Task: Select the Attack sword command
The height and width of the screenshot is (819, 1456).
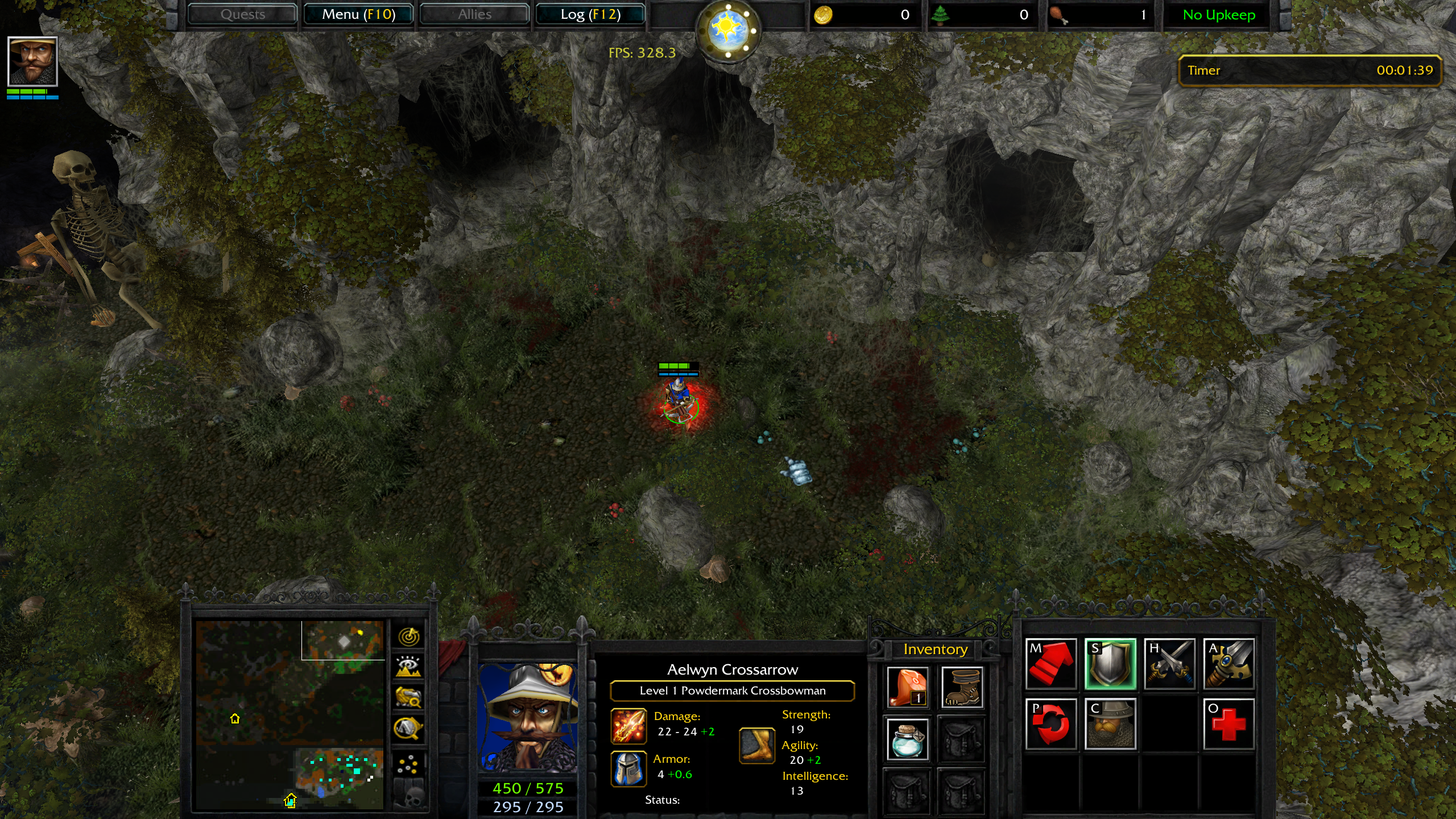Action: coord(1228,664)
